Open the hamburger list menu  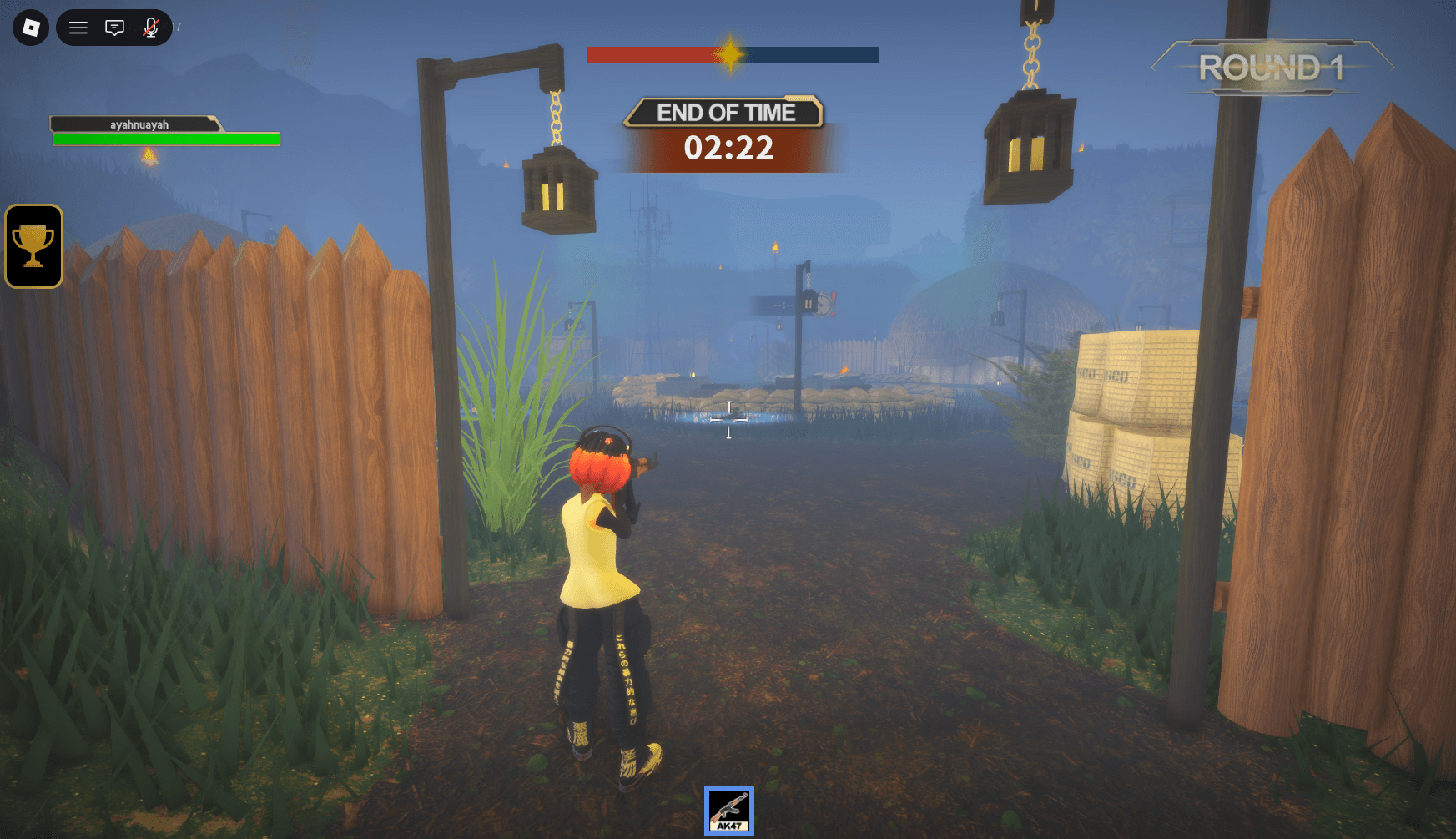pyautogui.click(x=78, y=28)
